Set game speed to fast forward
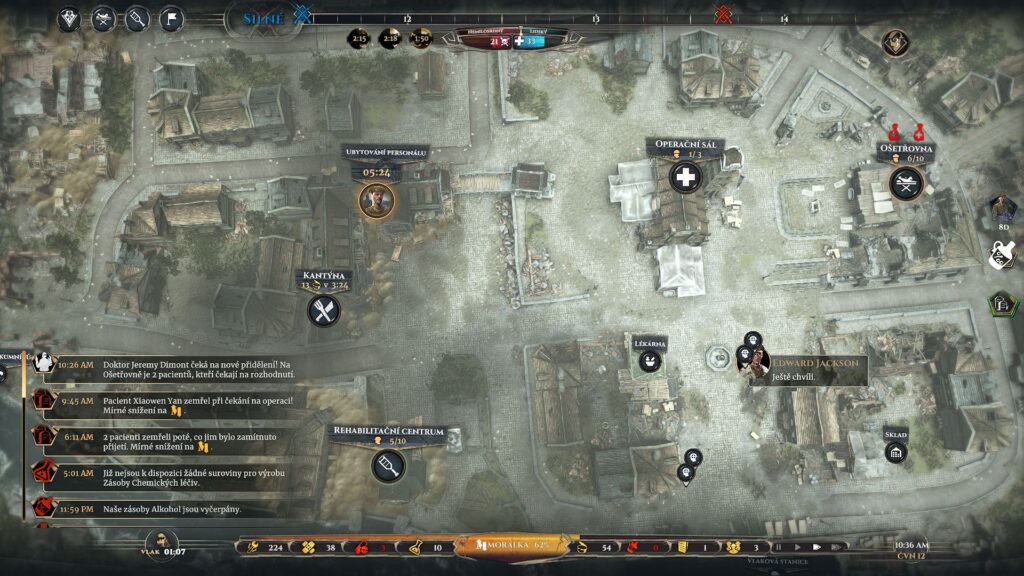The height and width of the screenshot is (576, 1024). [815, 547]
